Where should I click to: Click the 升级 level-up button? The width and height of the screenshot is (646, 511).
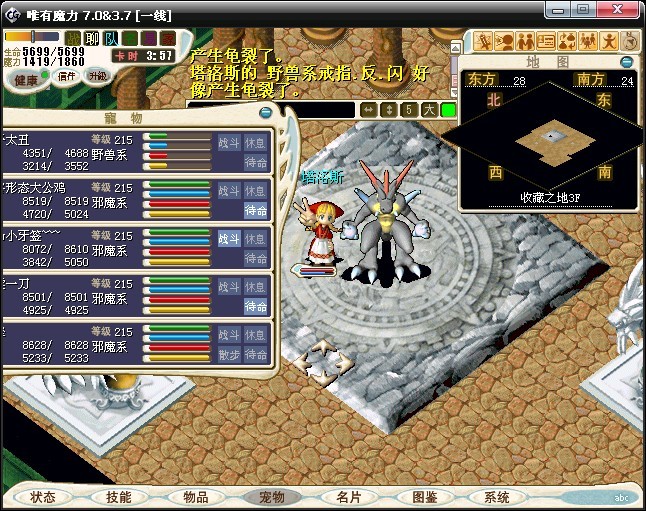click(x=98, y=76)
